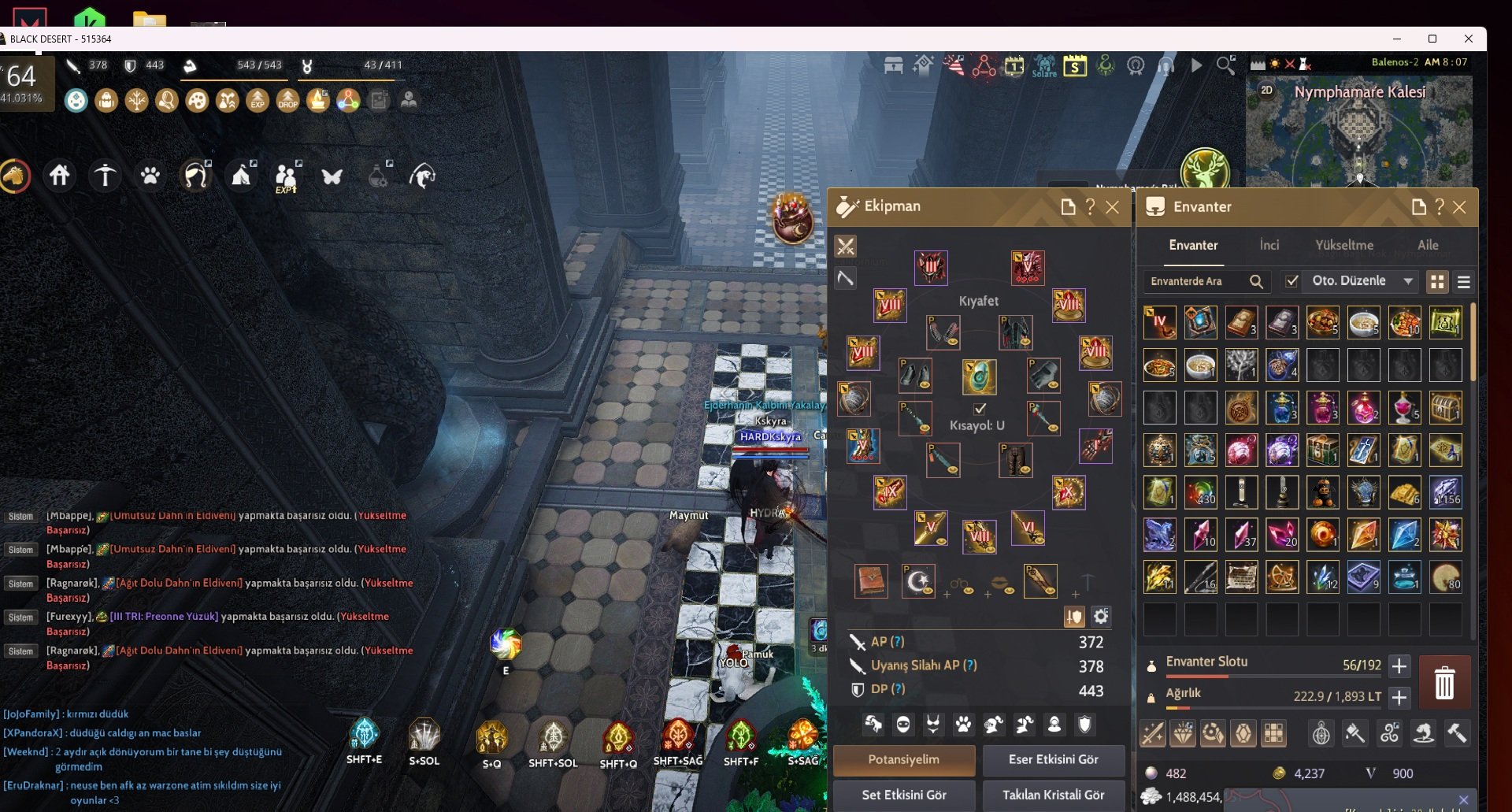Show Eser Etkisini Gör details

click(1053, 760)
